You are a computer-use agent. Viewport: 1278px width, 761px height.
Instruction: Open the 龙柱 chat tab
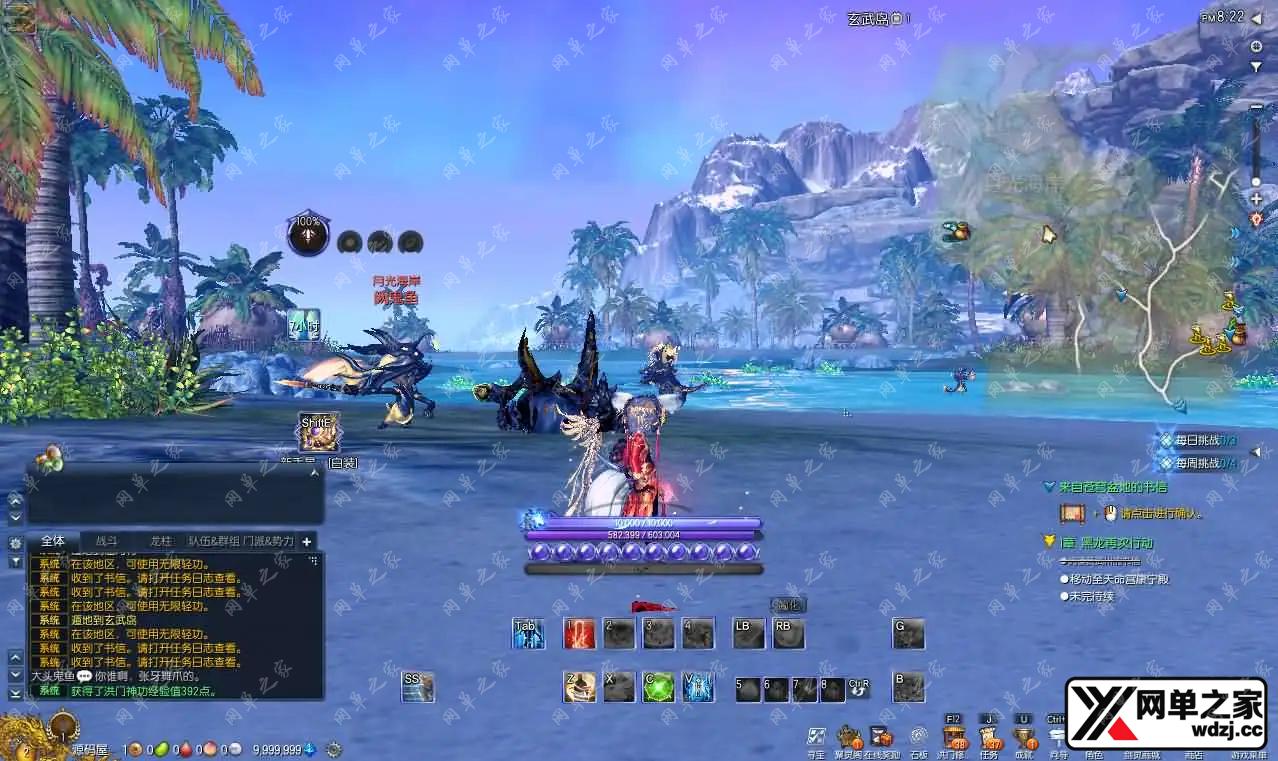click(x=160, y=541)
